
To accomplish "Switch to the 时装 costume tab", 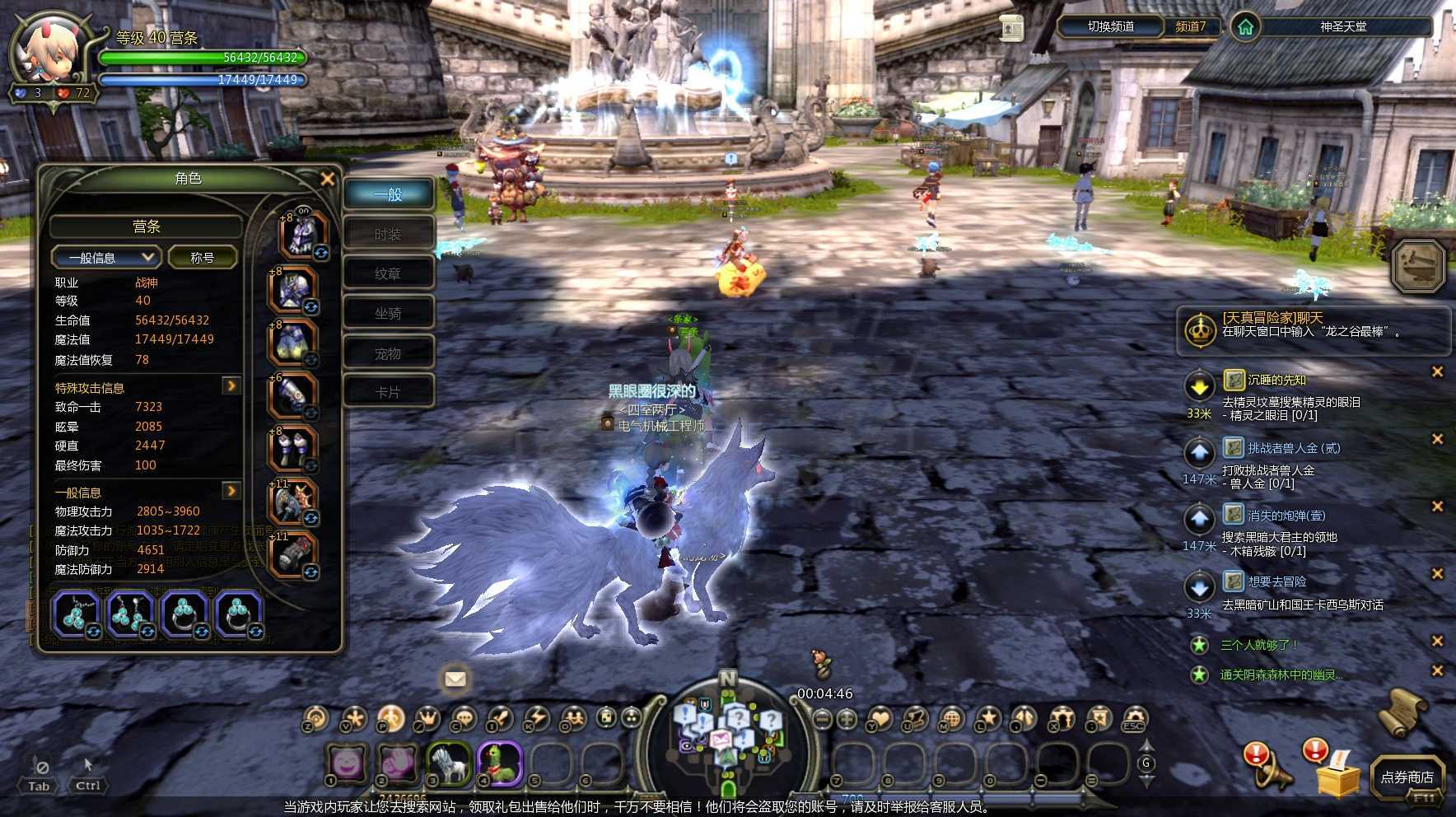I will pos(388,235).
